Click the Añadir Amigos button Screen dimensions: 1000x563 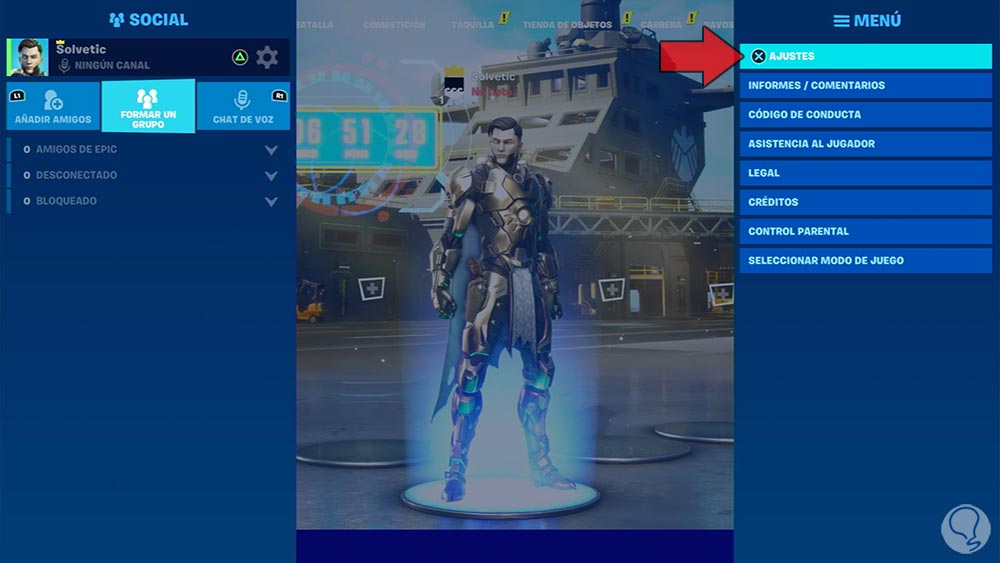click(x=53, y=106)
